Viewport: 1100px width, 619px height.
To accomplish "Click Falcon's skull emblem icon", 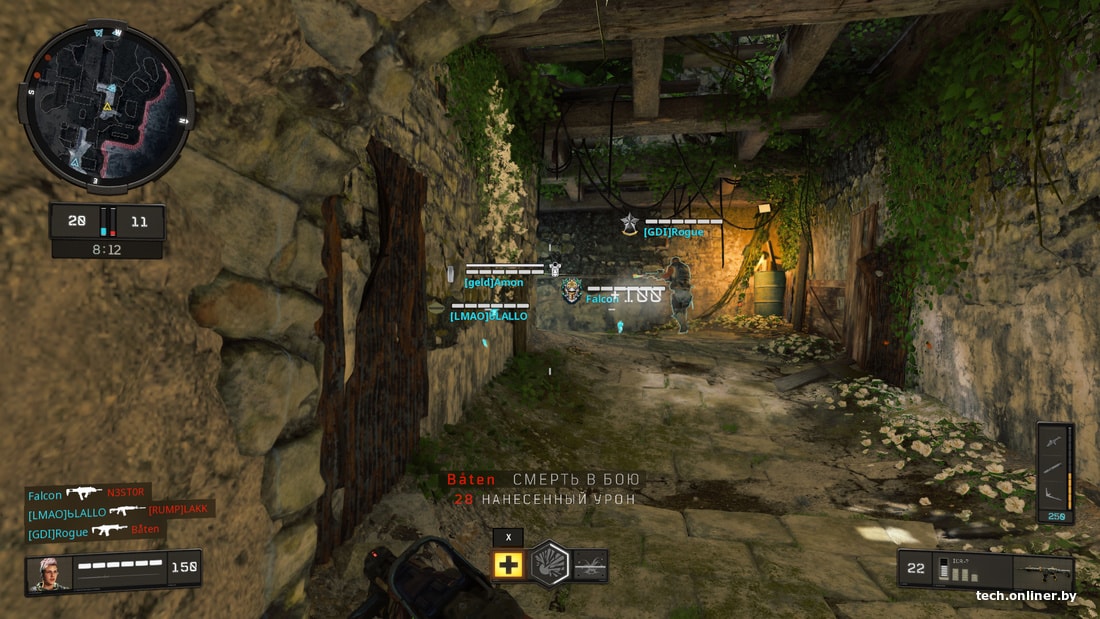I will point(571,290).
